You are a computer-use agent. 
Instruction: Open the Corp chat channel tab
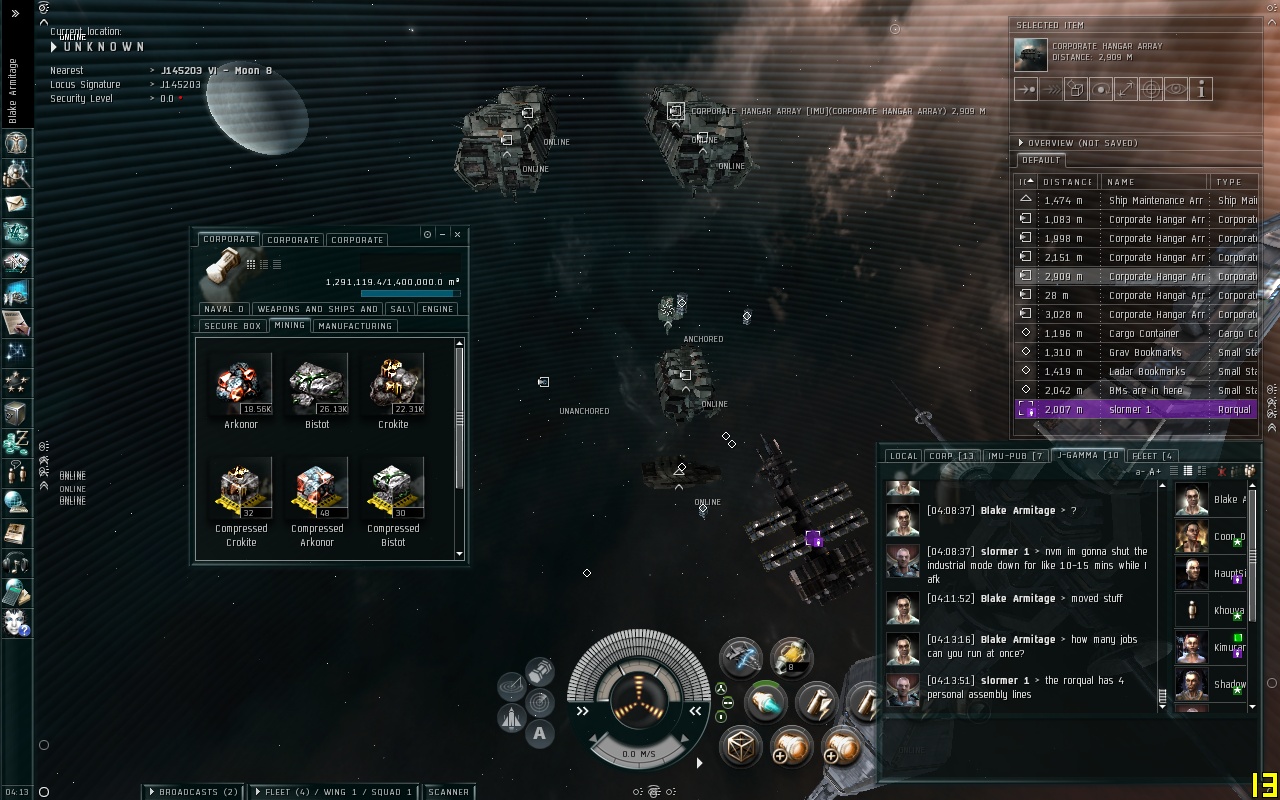tap(951, 456)
